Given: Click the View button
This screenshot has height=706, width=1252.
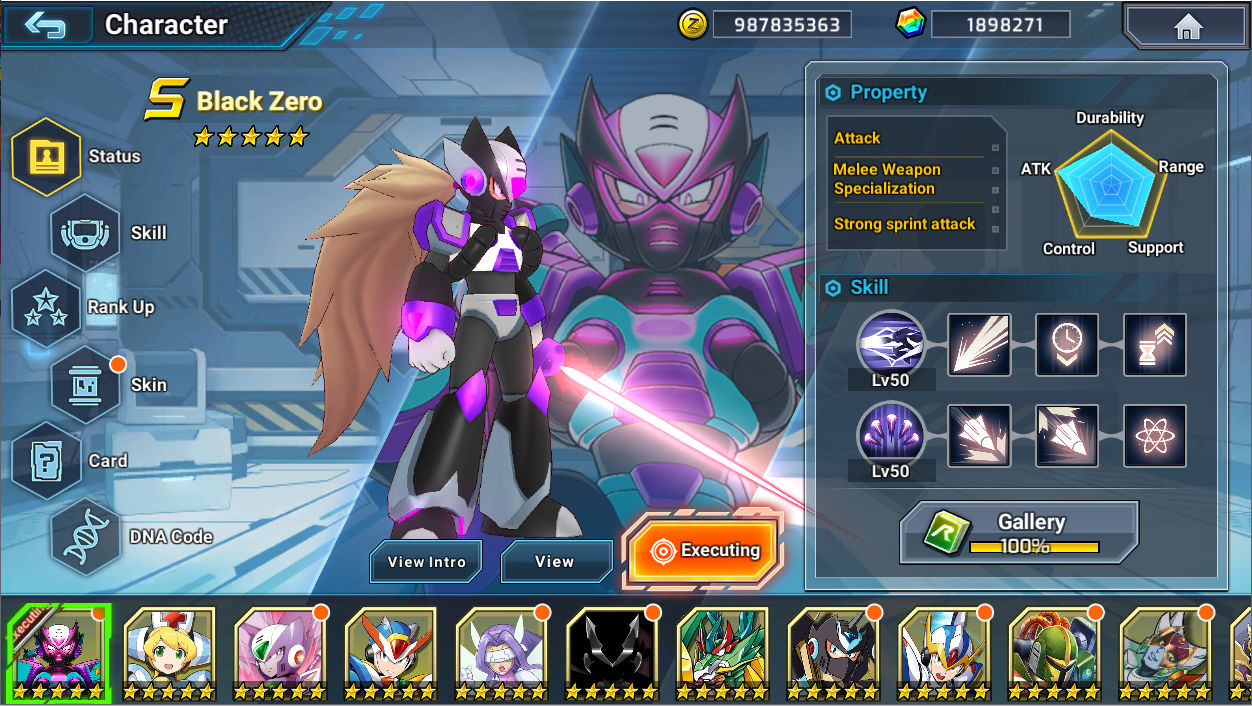Looking at the screenshot, I should (555, 562).
